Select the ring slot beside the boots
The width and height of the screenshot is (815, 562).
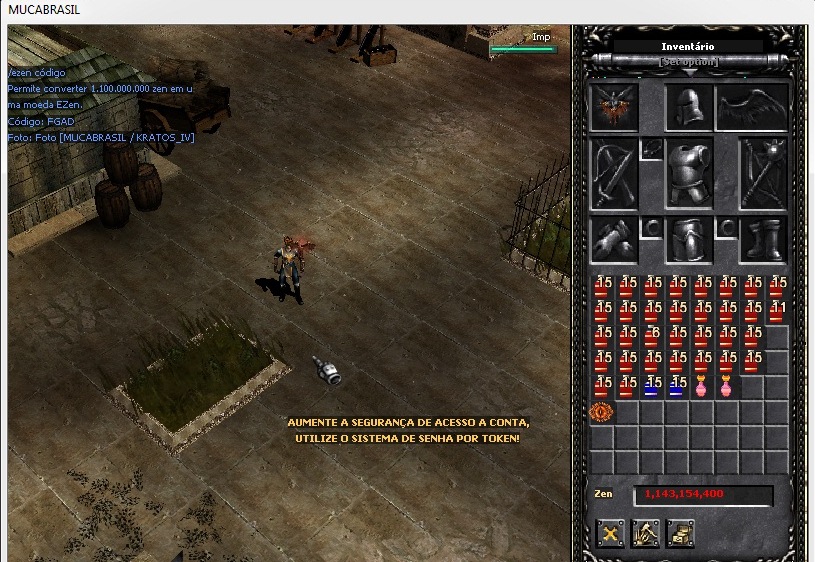727,226
